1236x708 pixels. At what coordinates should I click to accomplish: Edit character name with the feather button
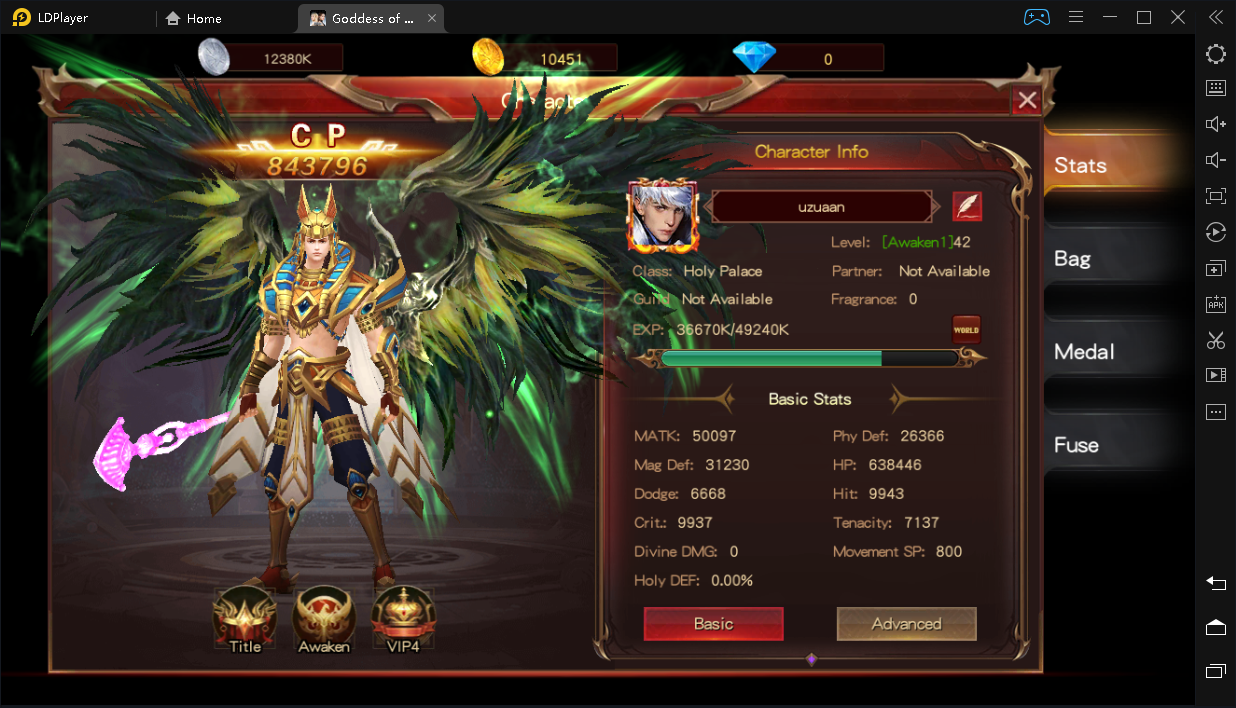click(x=967, y=207)
